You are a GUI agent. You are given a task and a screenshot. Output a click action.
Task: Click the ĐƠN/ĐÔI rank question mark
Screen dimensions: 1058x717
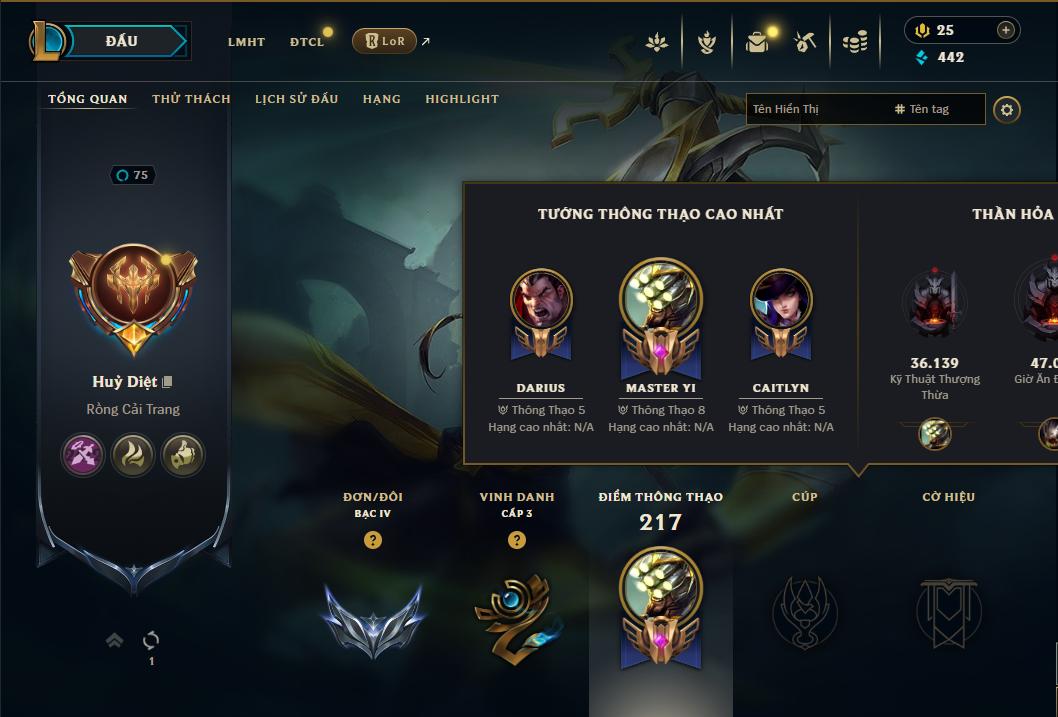coord(373,540)
